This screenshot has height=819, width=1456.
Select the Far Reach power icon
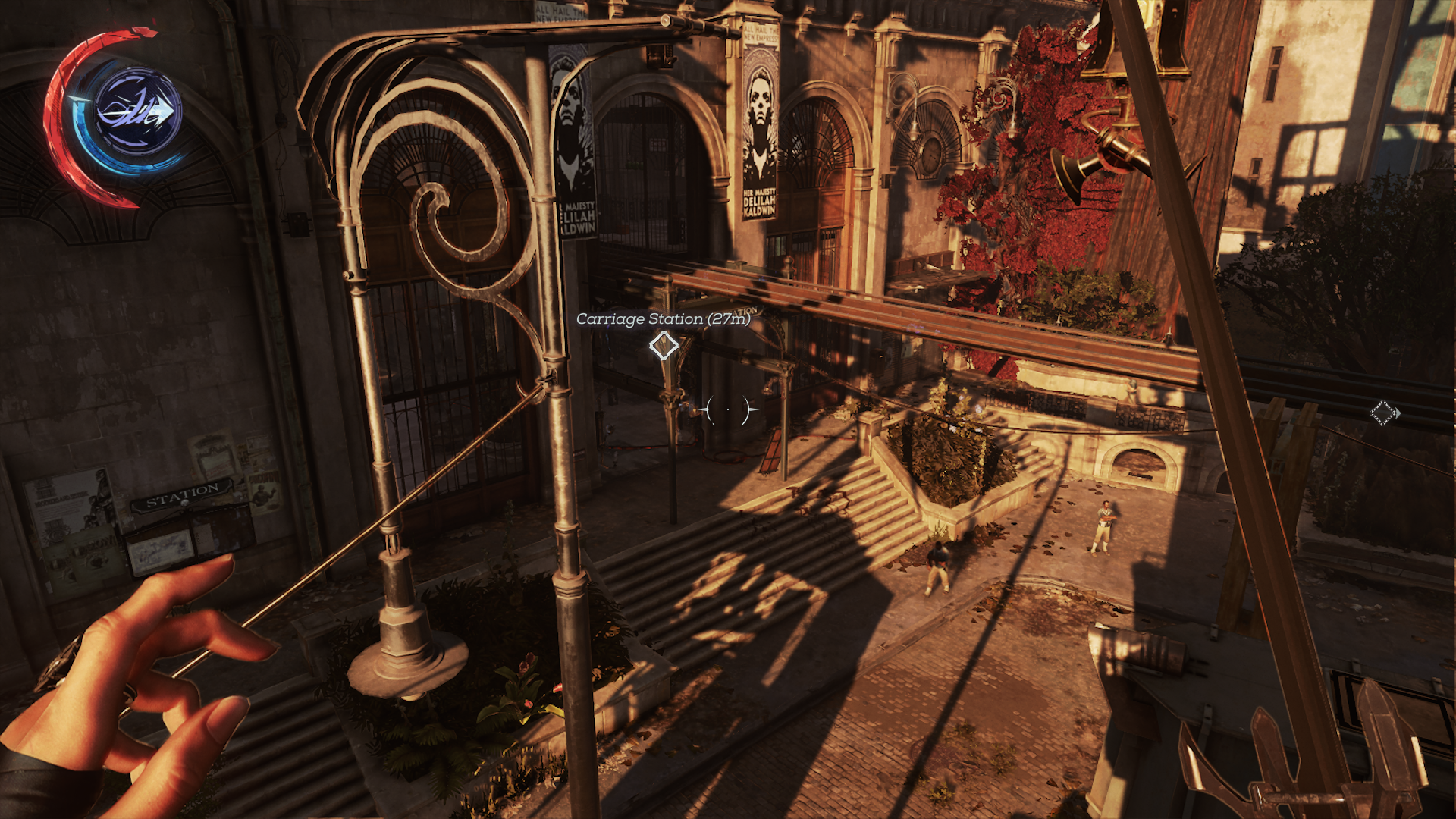coord(138,112)
